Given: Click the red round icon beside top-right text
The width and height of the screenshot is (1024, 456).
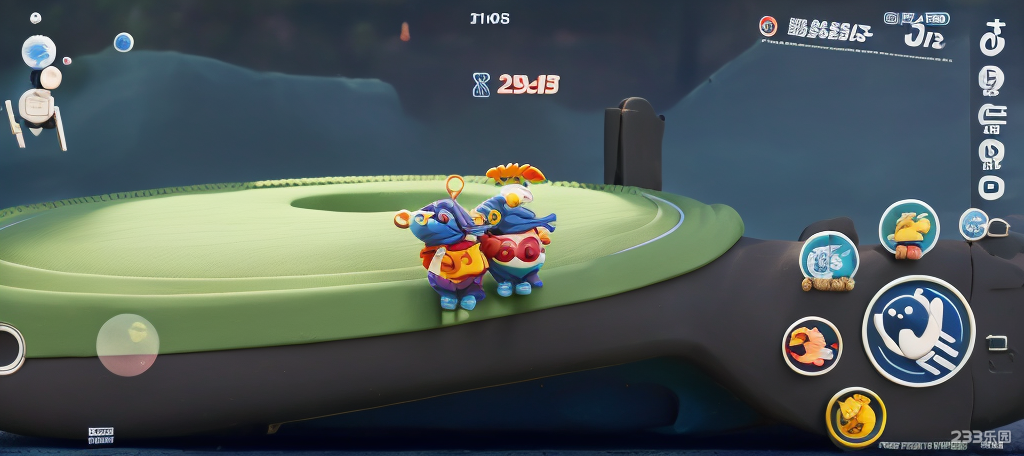Looking at the screenshot, I should click(x=768, y=27).
